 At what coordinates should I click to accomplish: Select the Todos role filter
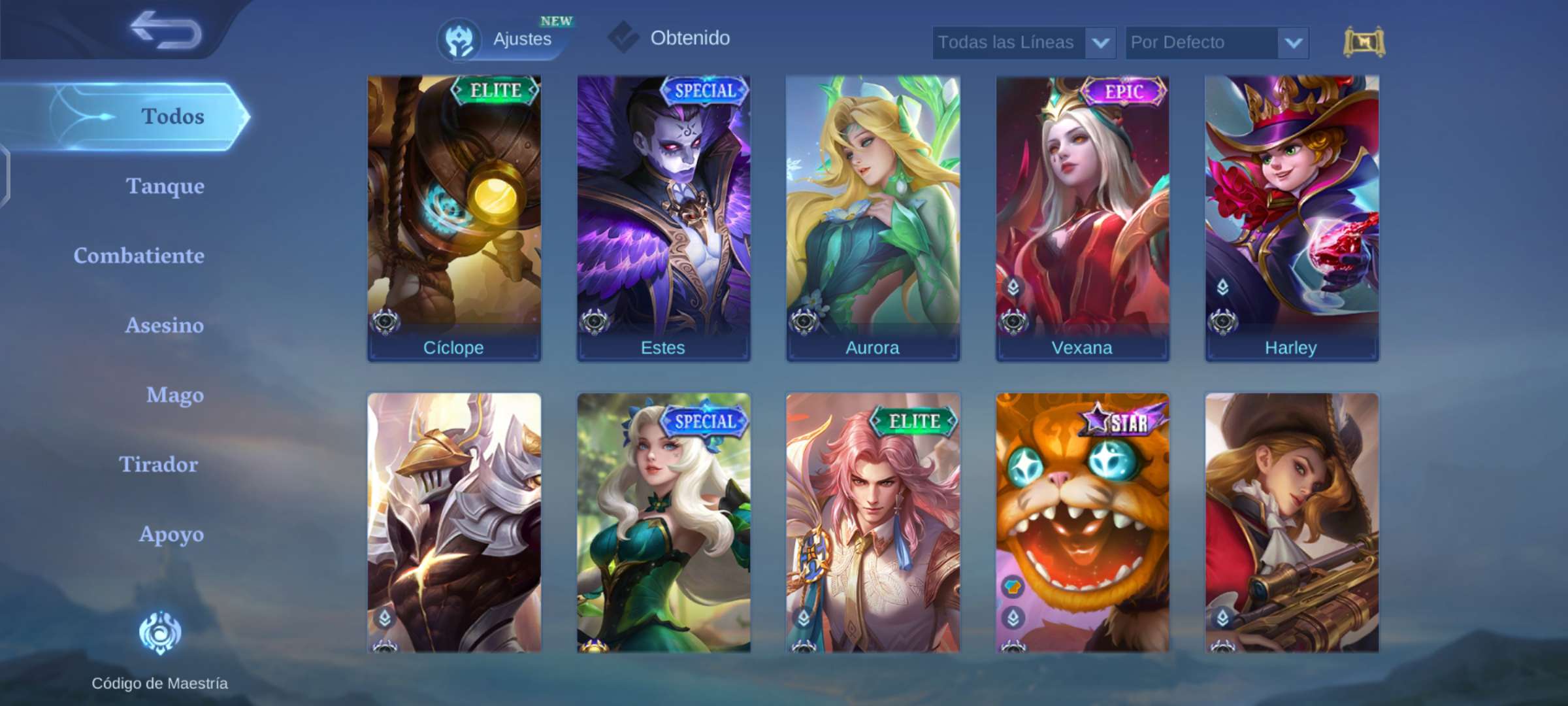[172, 116]
